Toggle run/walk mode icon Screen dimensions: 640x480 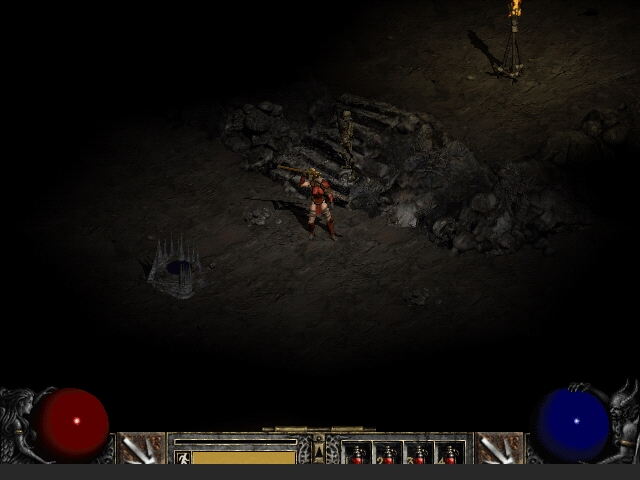pos(183,458)
